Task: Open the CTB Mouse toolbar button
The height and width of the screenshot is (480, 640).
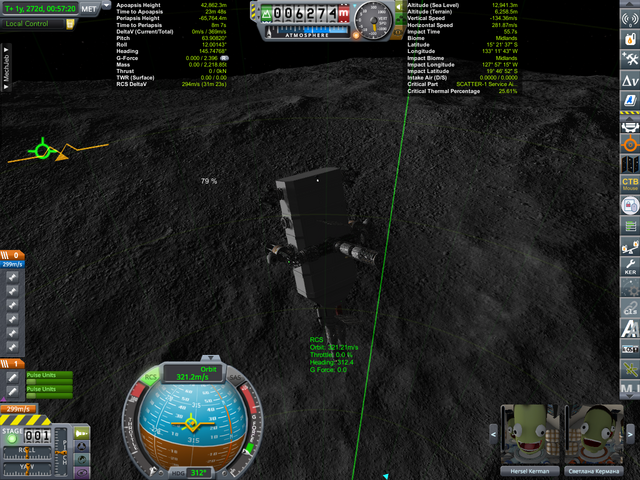Action: point(629,185)
